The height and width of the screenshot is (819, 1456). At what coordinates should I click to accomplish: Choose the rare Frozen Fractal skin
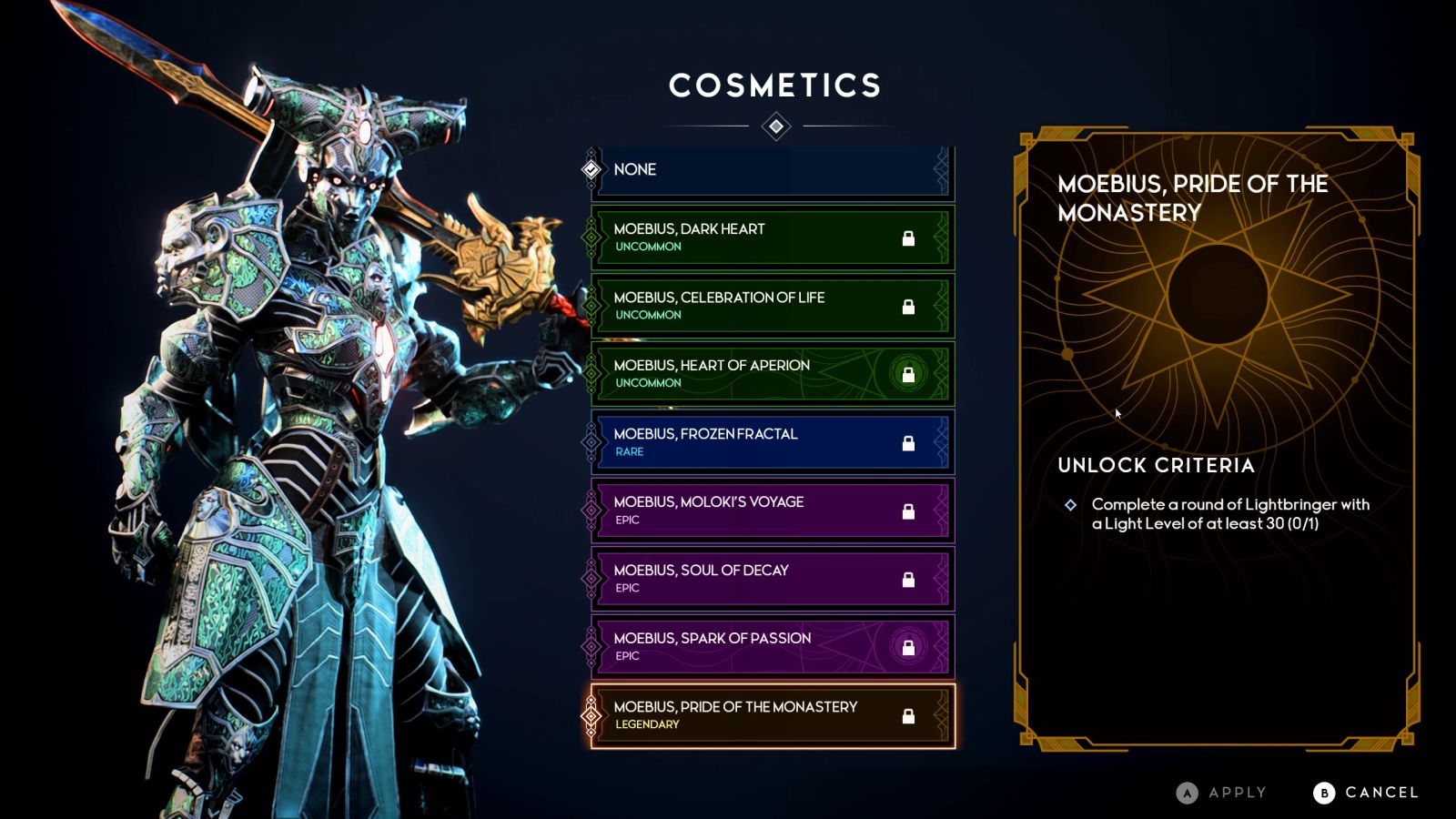tap(772, 442)
